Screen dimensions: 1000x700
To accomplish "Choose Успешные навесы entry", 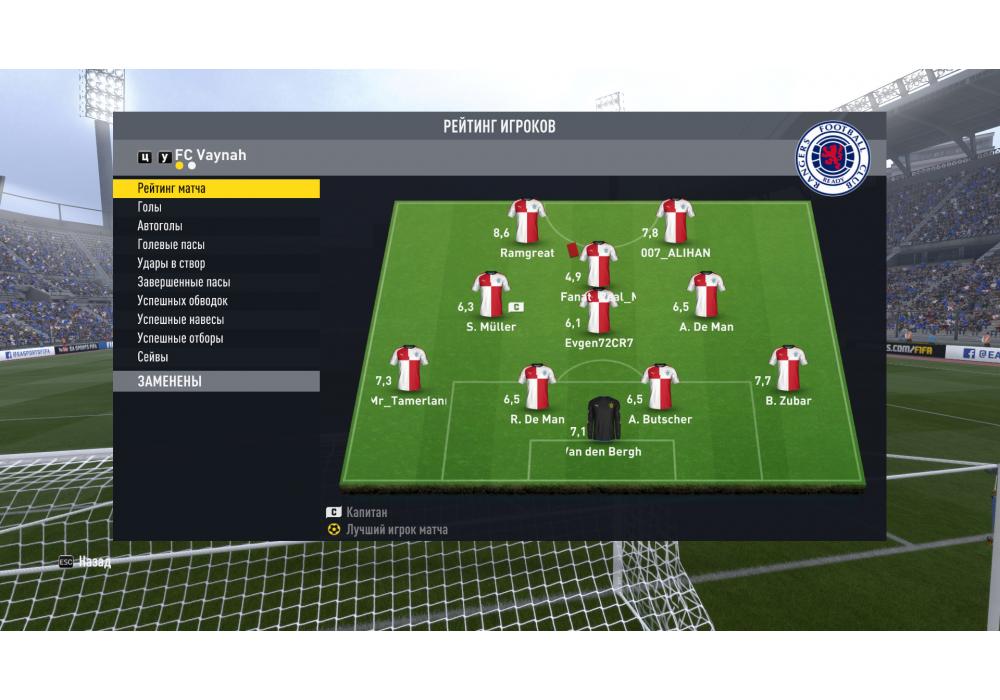I will point(216,320).
